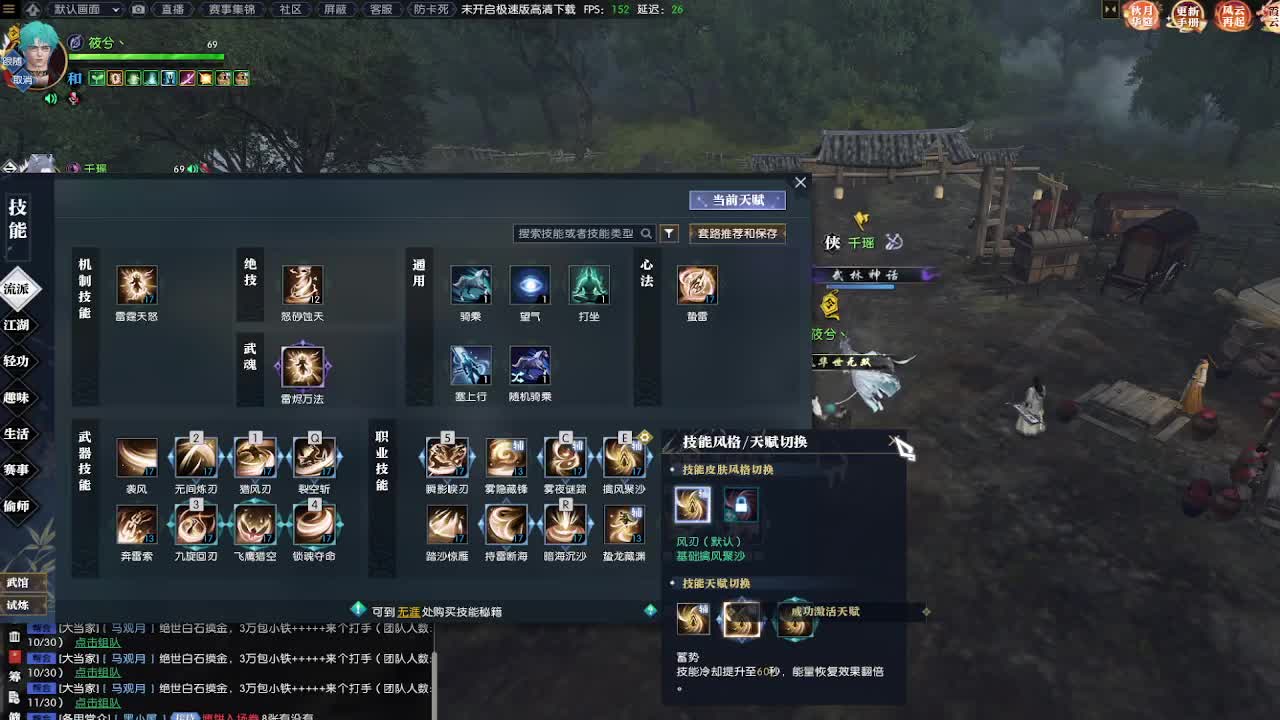Select the 风刃（默认） skill skin style
Screen dimensions: 1280x720
[693, 505]
